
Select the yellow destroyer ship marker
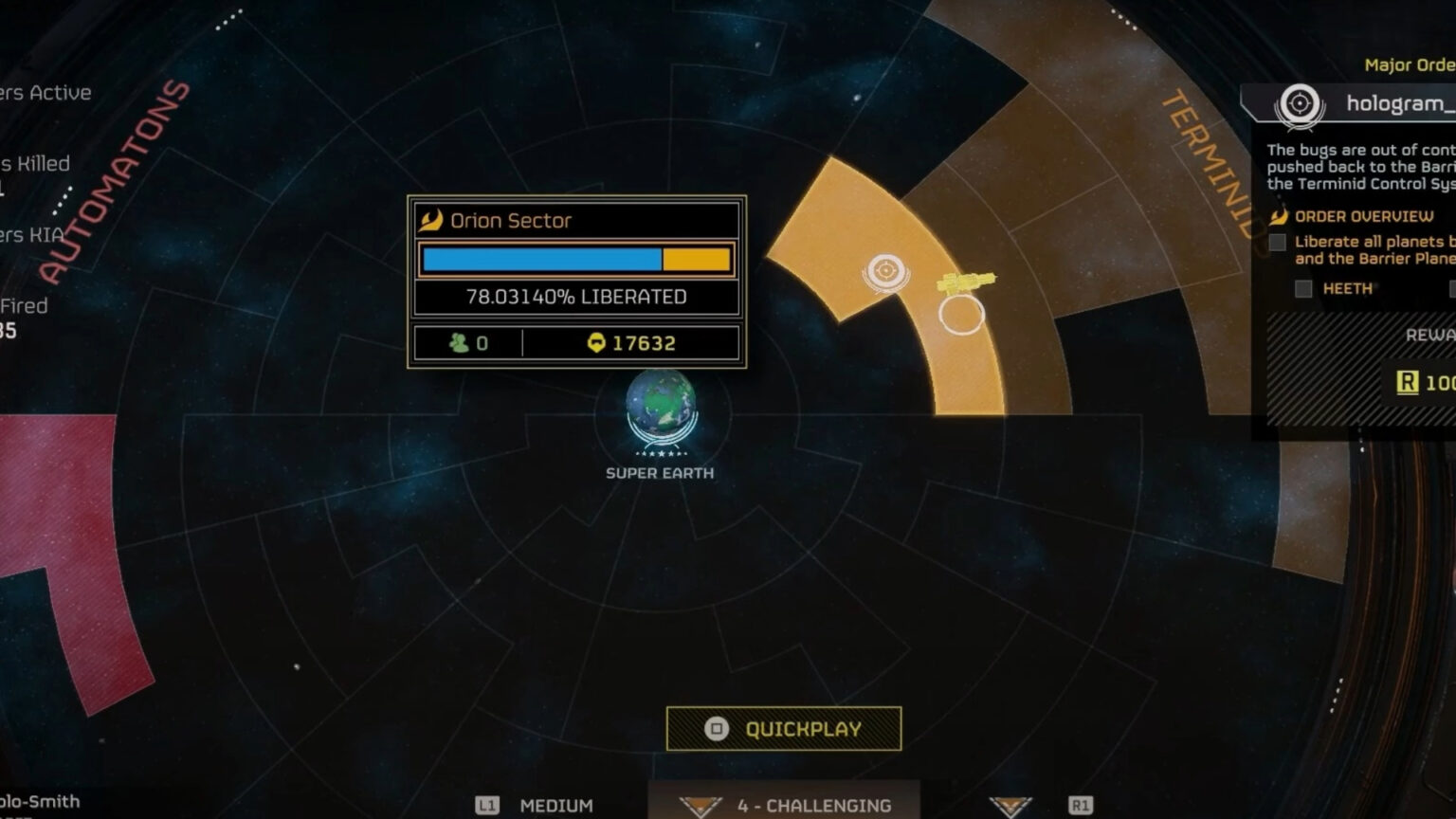pyautogui.click(x=967, y=282)
